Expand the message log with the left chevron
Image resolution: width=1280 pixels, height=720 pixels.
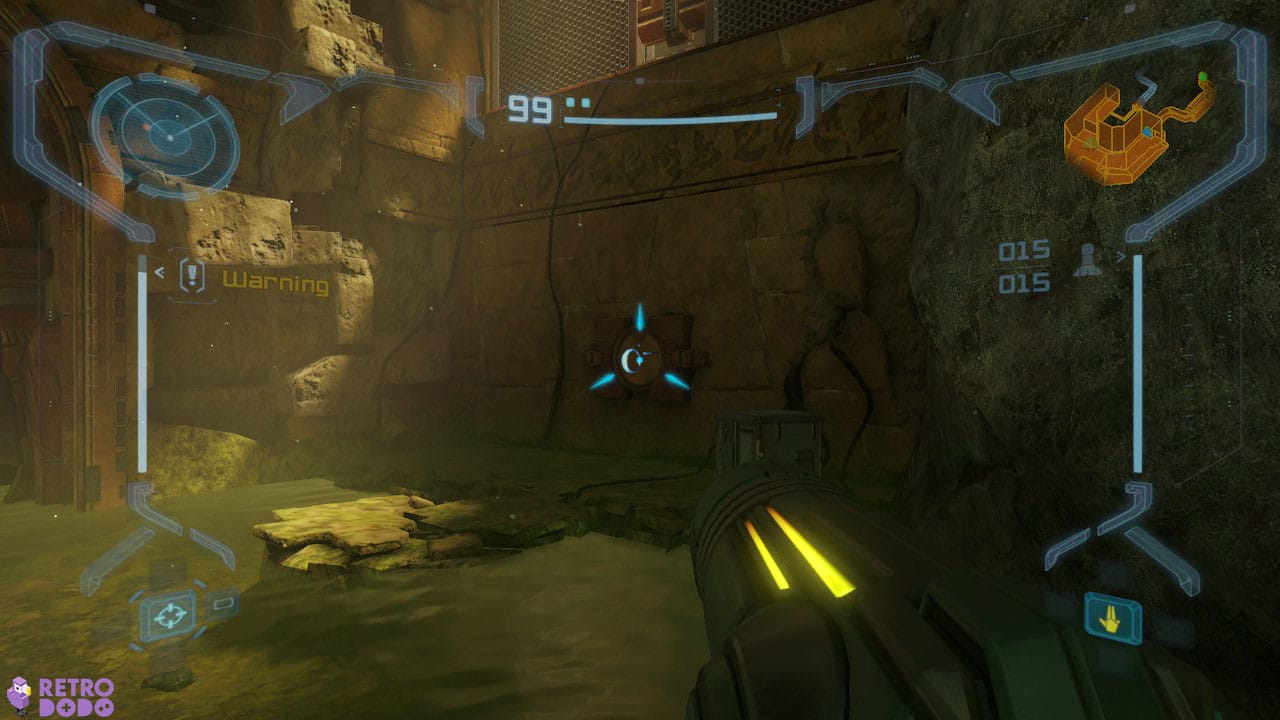pyautogui.click(x=157, y=270)
